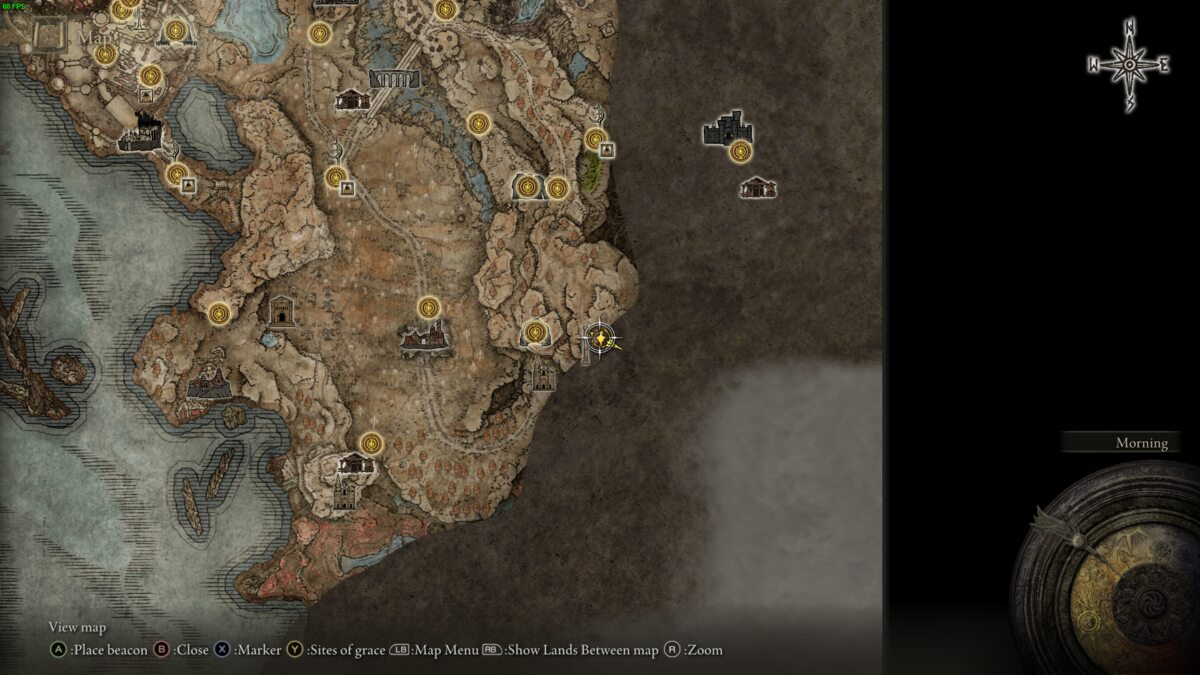Select the stone gateway landmark with dark doorway
Image resolution: width=1200 pixels, height=675 pixels.
tap(283, 311)
